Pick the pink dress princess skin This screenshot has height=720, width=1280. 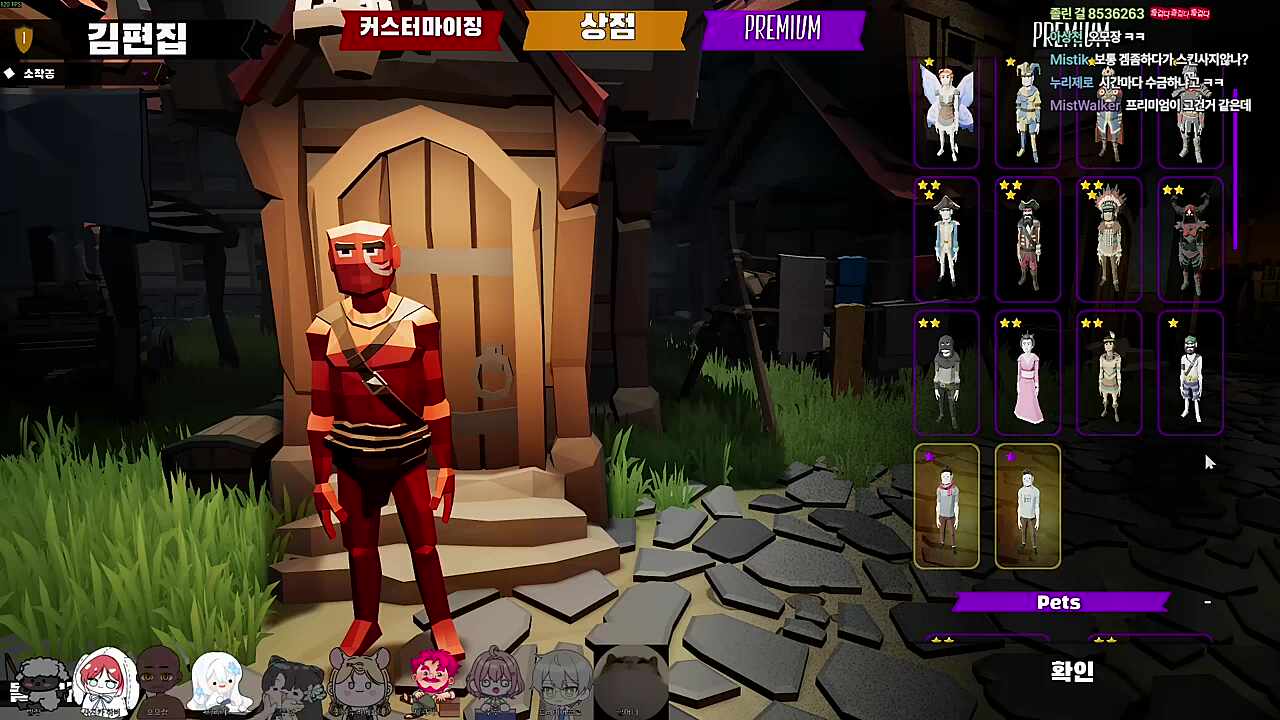coord(1028,373)
